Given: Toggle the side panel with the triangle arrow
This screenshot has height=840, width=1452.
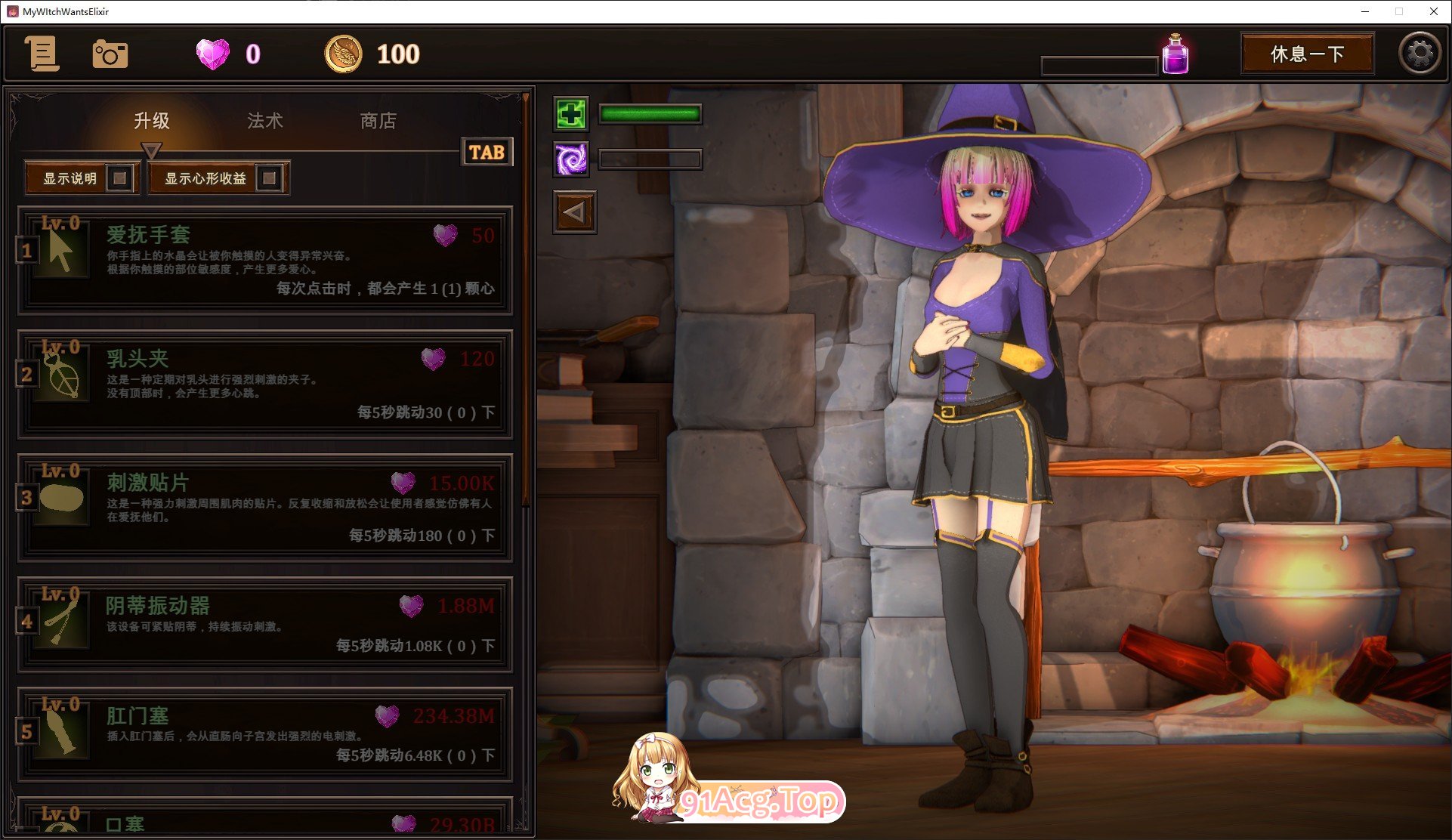Looking at the screenshot, I should click(573, 212).
